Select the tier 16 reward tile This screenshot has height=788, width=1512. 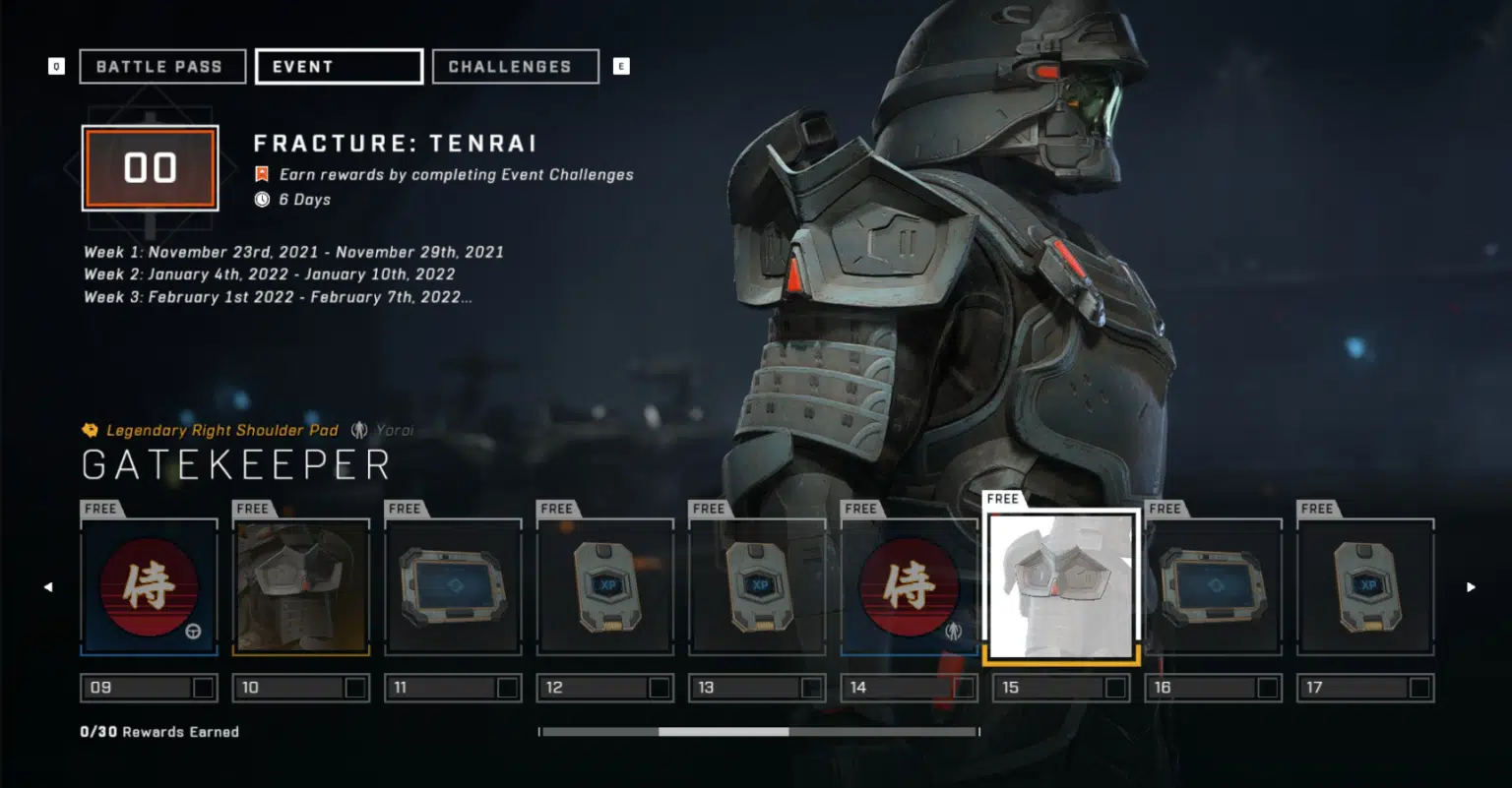tap(1214, 587)
